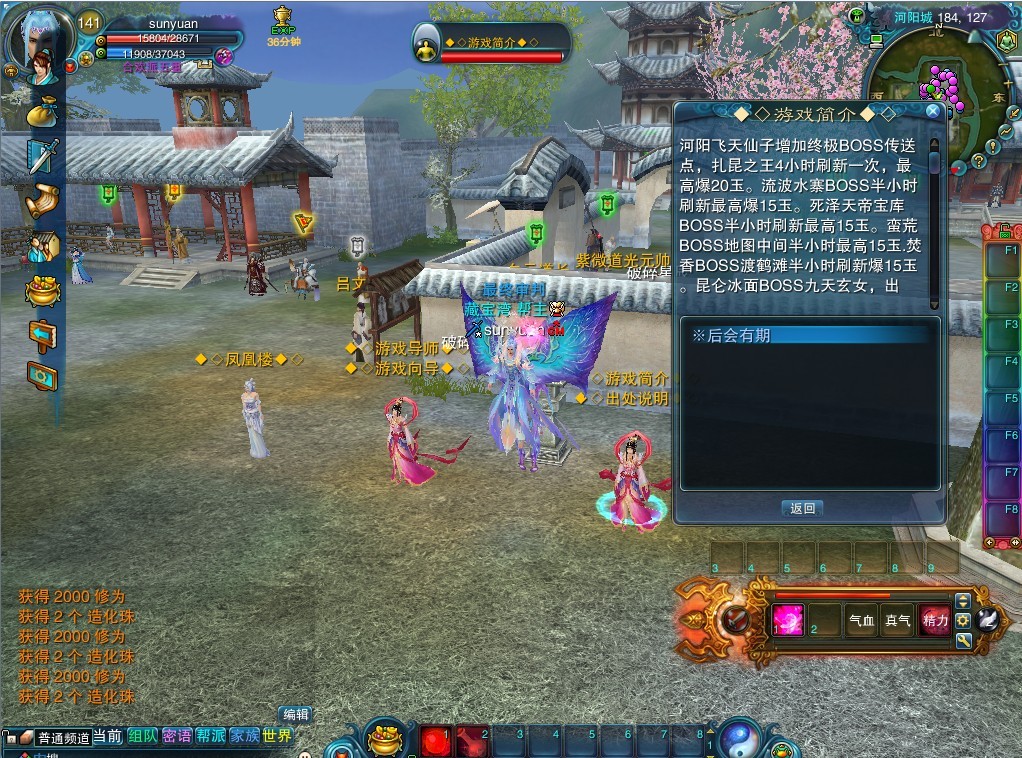The height and width of the screenshot is (758, 1022).
Task: Use the 气血 quick slot
Action: 862,620
